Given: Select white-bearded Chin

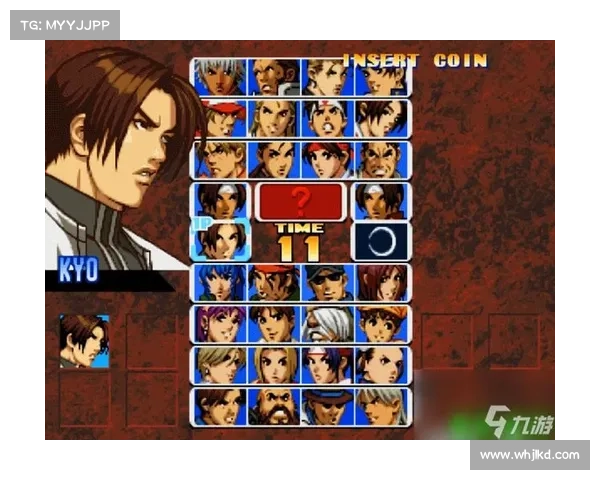Looking at the screenshot, I should [x=327, y=323].
